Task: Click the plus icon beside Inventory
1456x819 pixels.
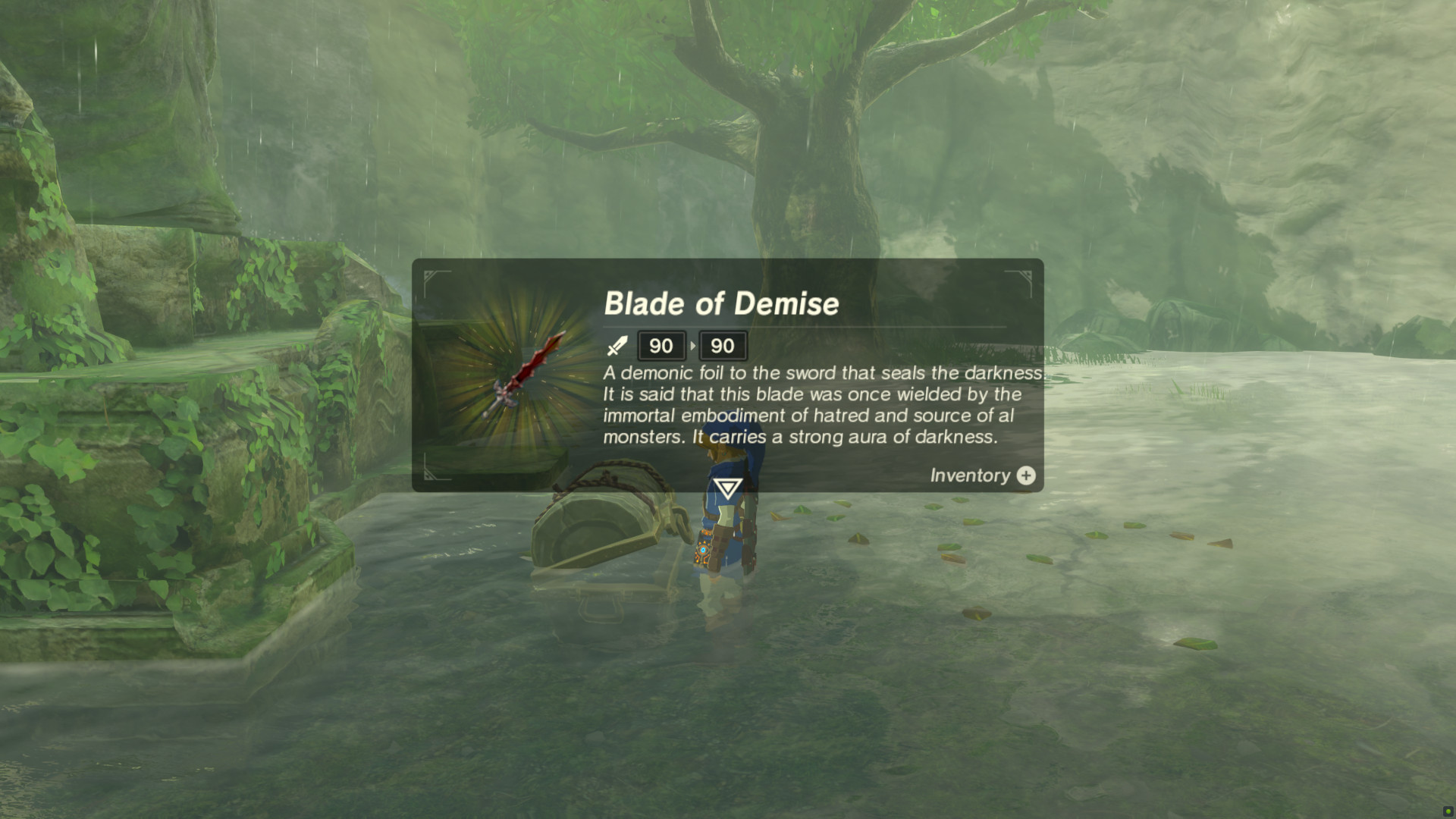Action: pos(1025,475)
